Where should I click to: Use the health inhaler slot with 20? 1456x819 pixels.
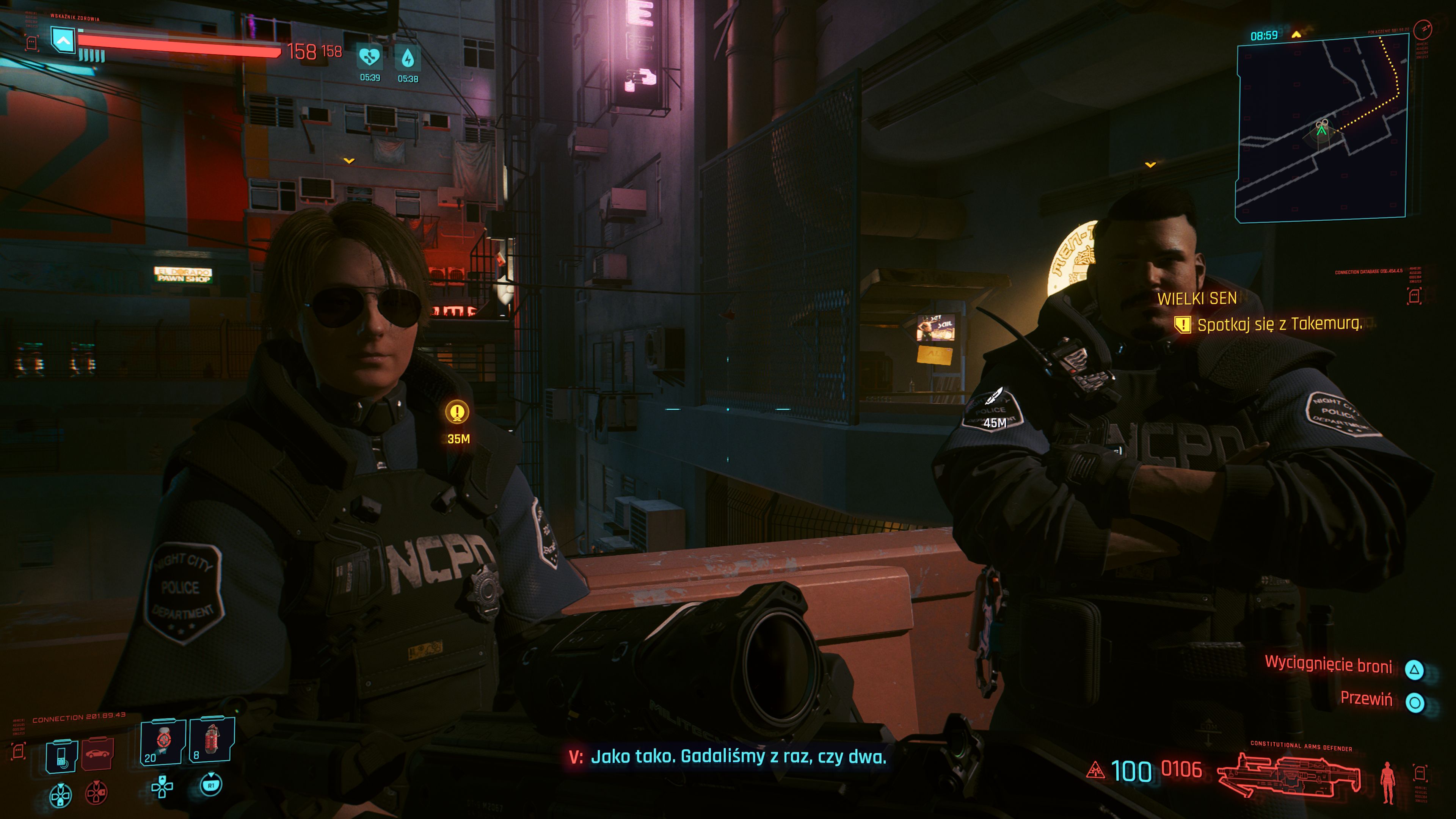point(163,741)
